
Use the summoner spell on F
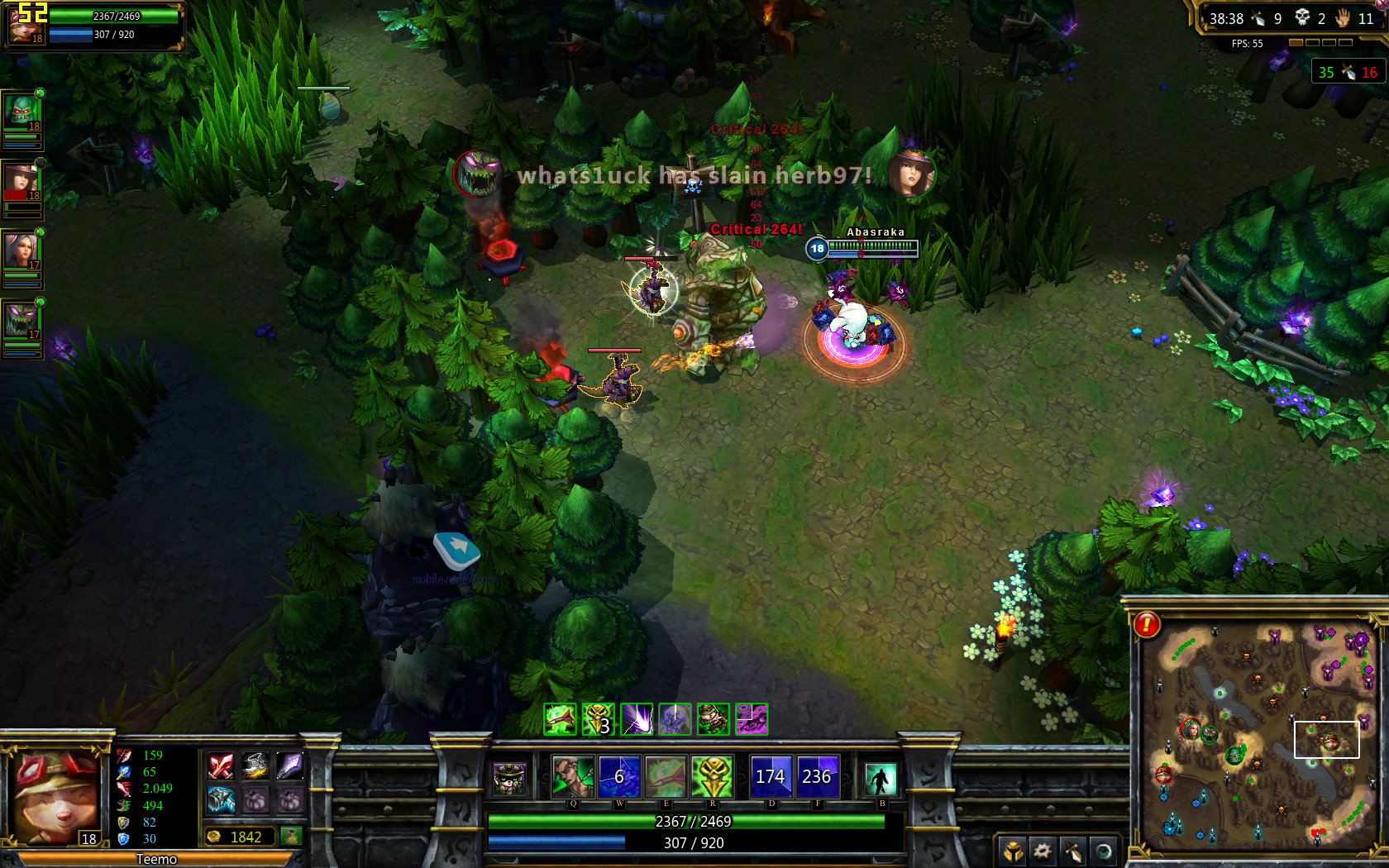(x=817, y=777)
